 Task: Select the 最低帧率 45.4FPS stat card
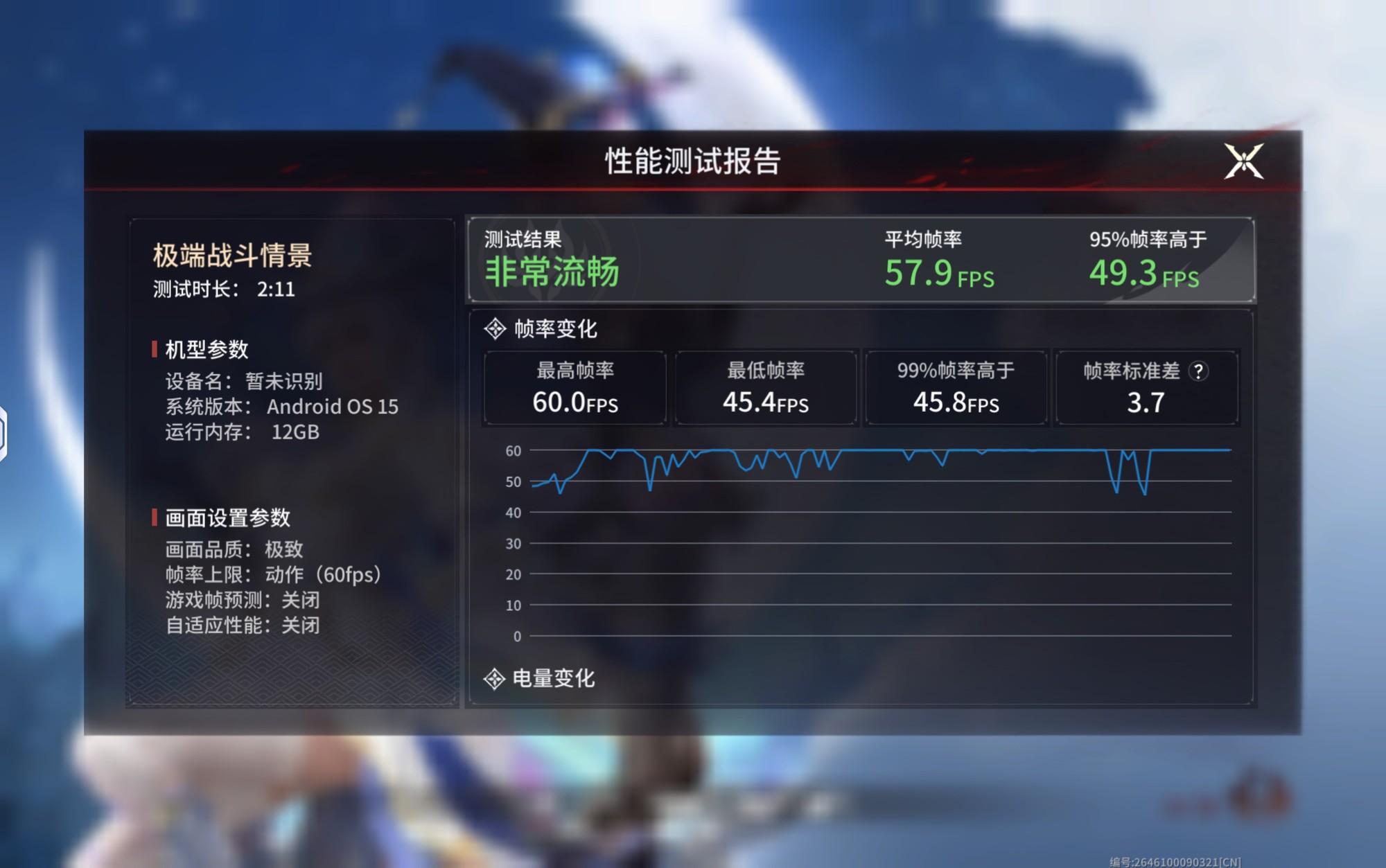(764, 388)
